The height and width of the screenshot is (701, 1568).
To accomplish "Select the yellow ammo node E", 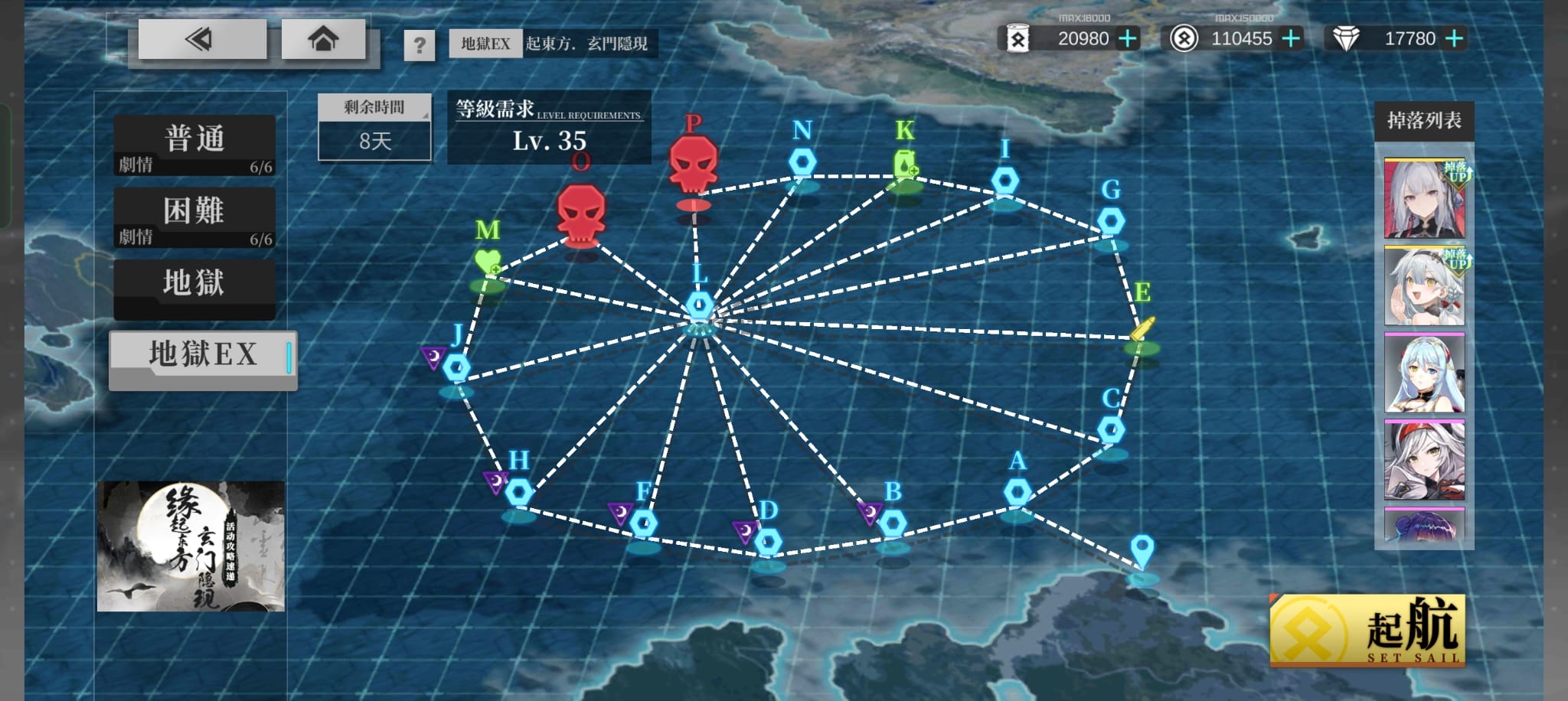I will pos(1142,329).
